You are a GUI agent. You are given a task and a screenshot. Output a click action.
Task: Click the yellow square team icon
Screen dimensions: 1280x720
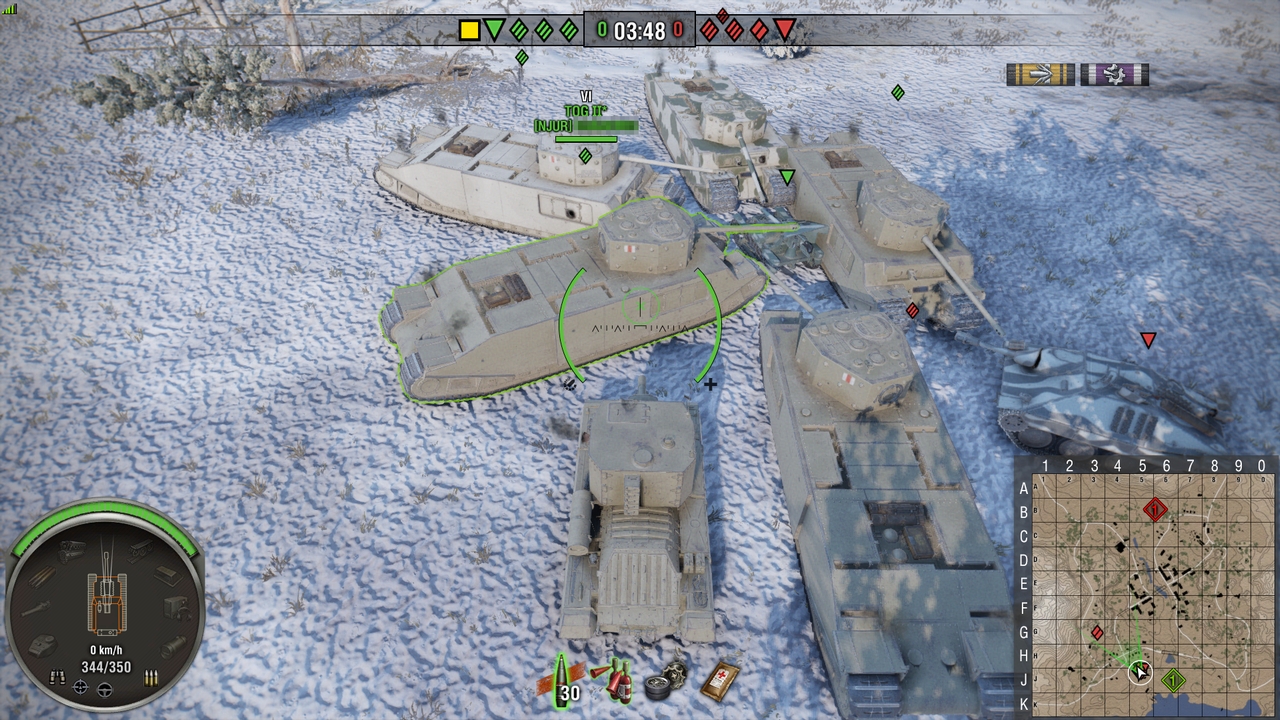click(x=469, y=30)
